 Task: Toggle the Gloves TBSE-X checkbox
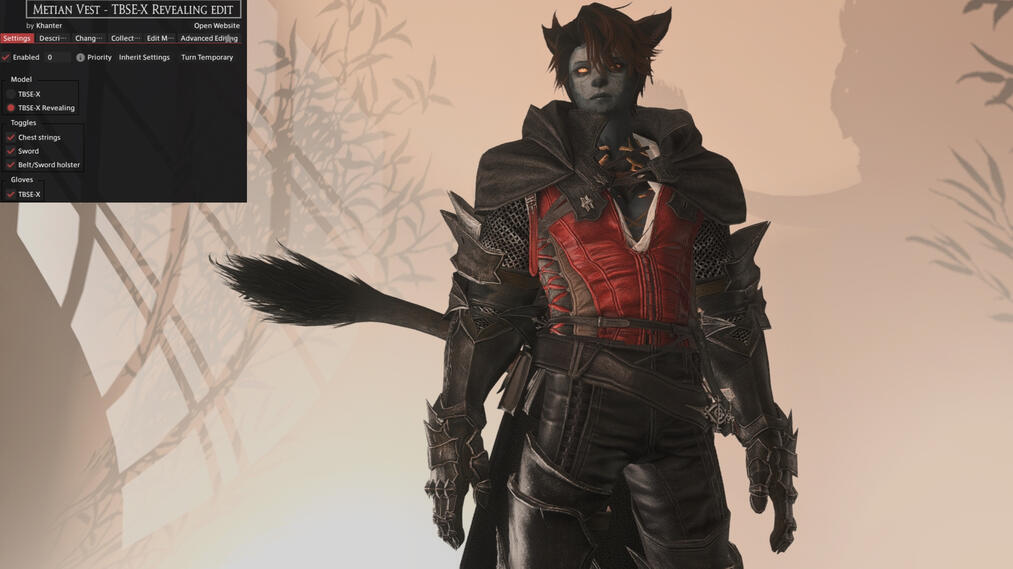11,195
